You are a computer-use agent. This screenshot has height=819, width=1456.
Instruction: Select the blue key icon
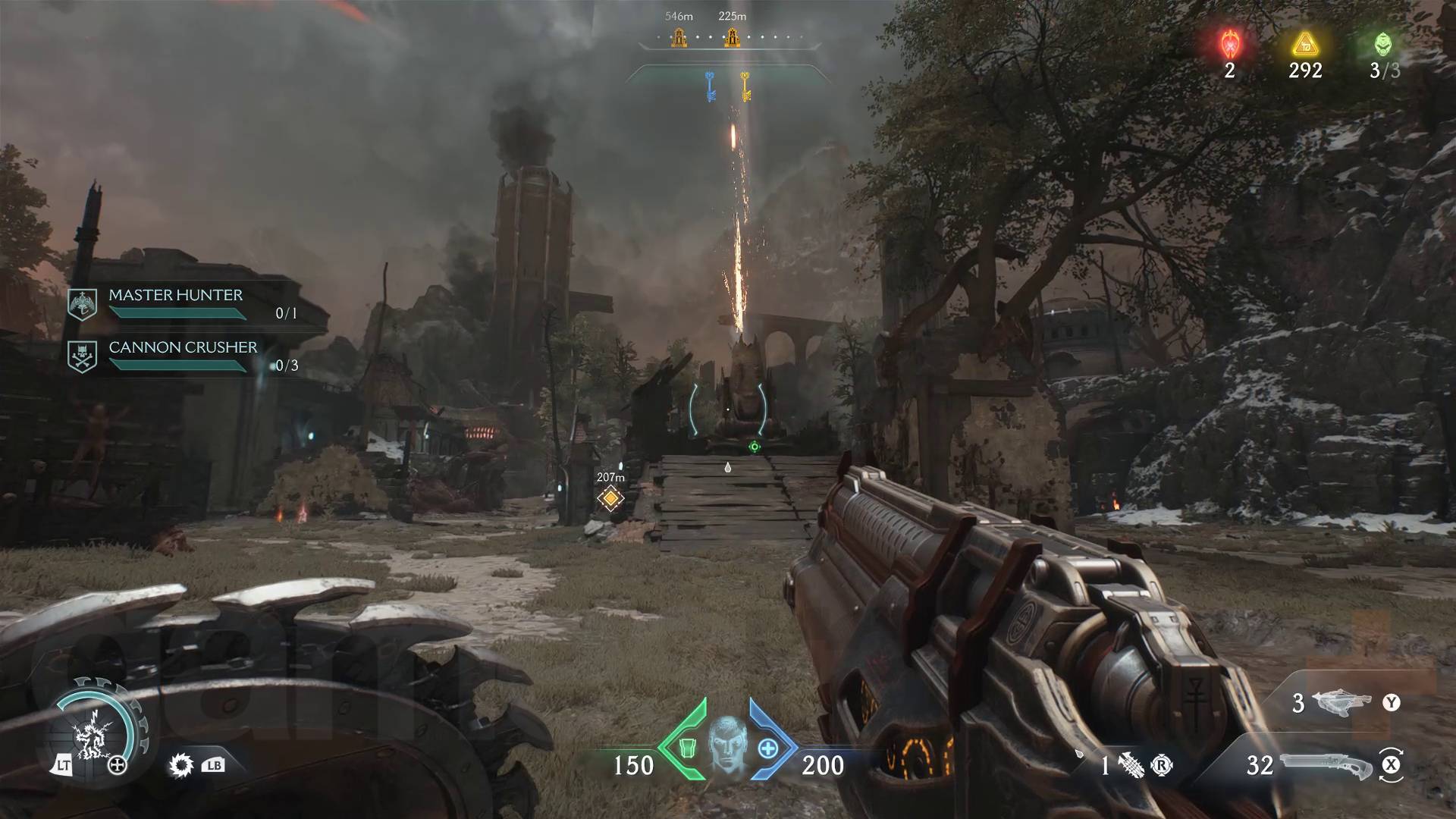click(711, 86)
